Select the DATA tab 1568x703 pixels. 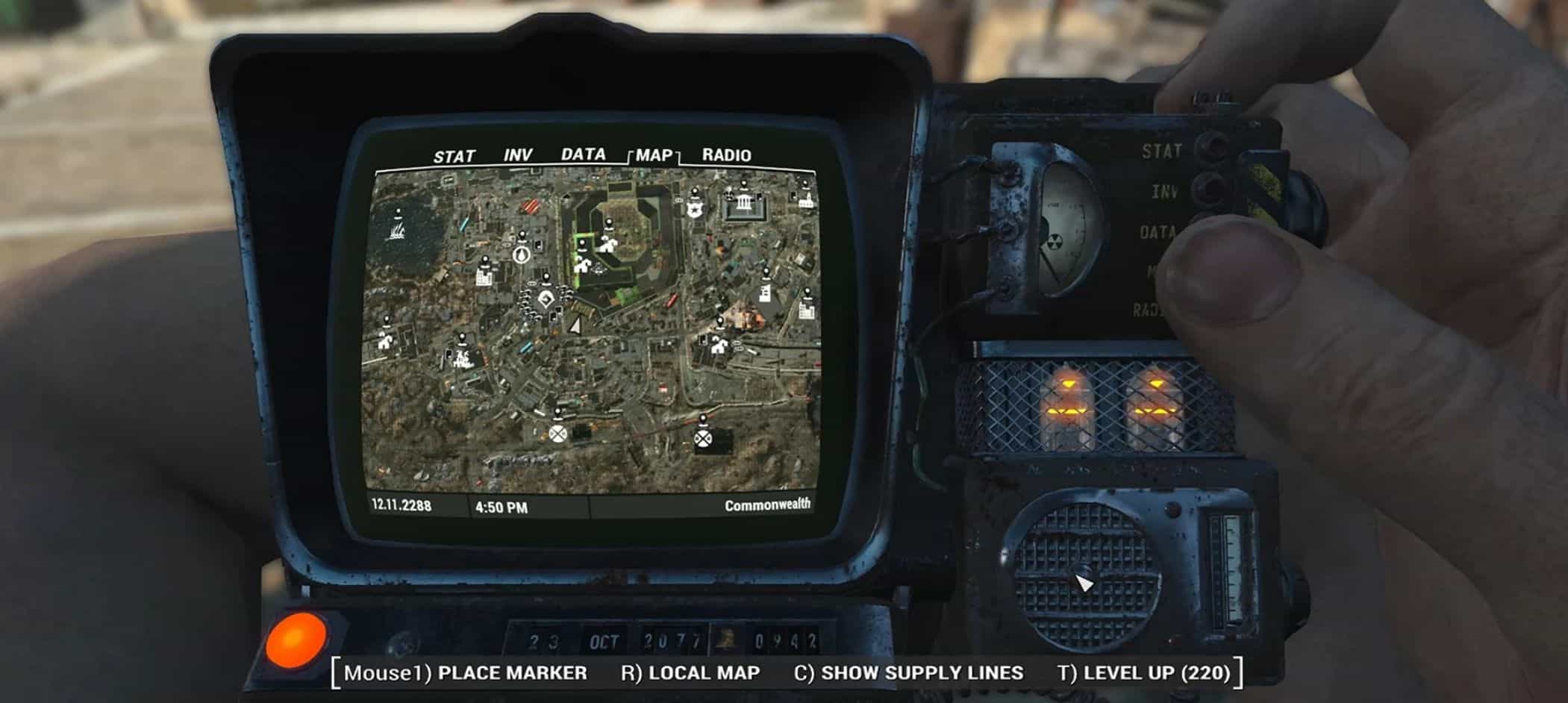pos(583,154)
